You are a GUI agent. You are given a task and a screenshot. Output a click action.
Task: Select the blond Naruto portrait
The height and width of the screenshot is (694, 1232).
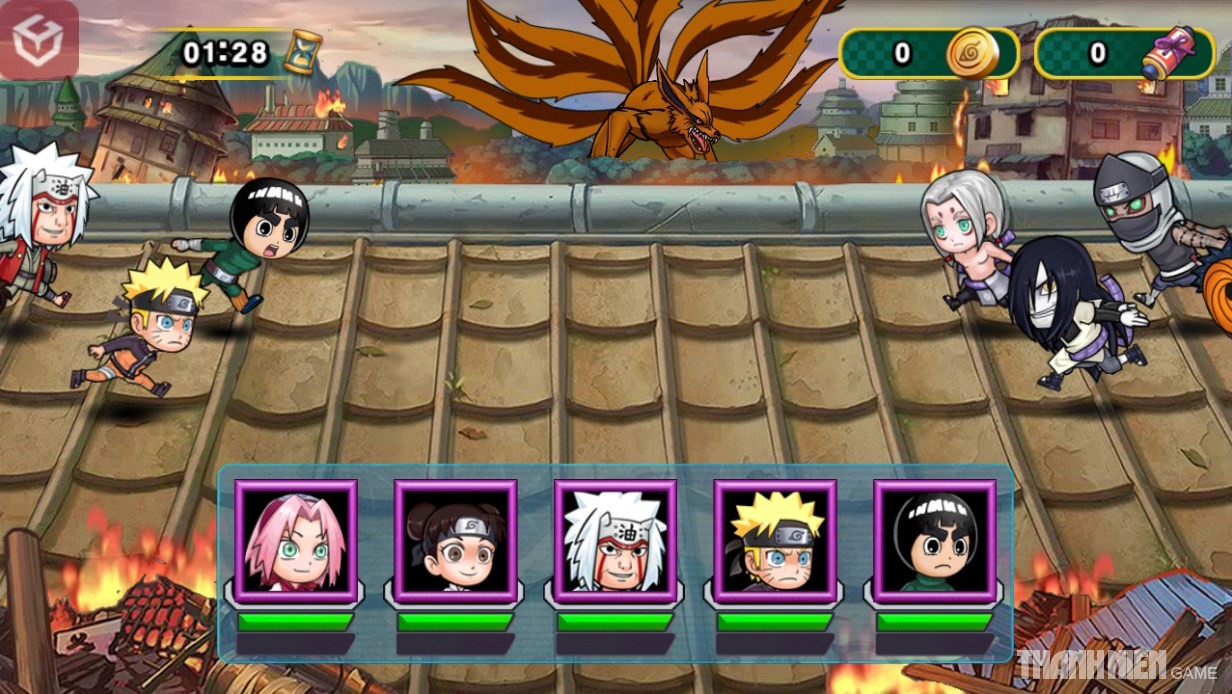tap(775, 542)
